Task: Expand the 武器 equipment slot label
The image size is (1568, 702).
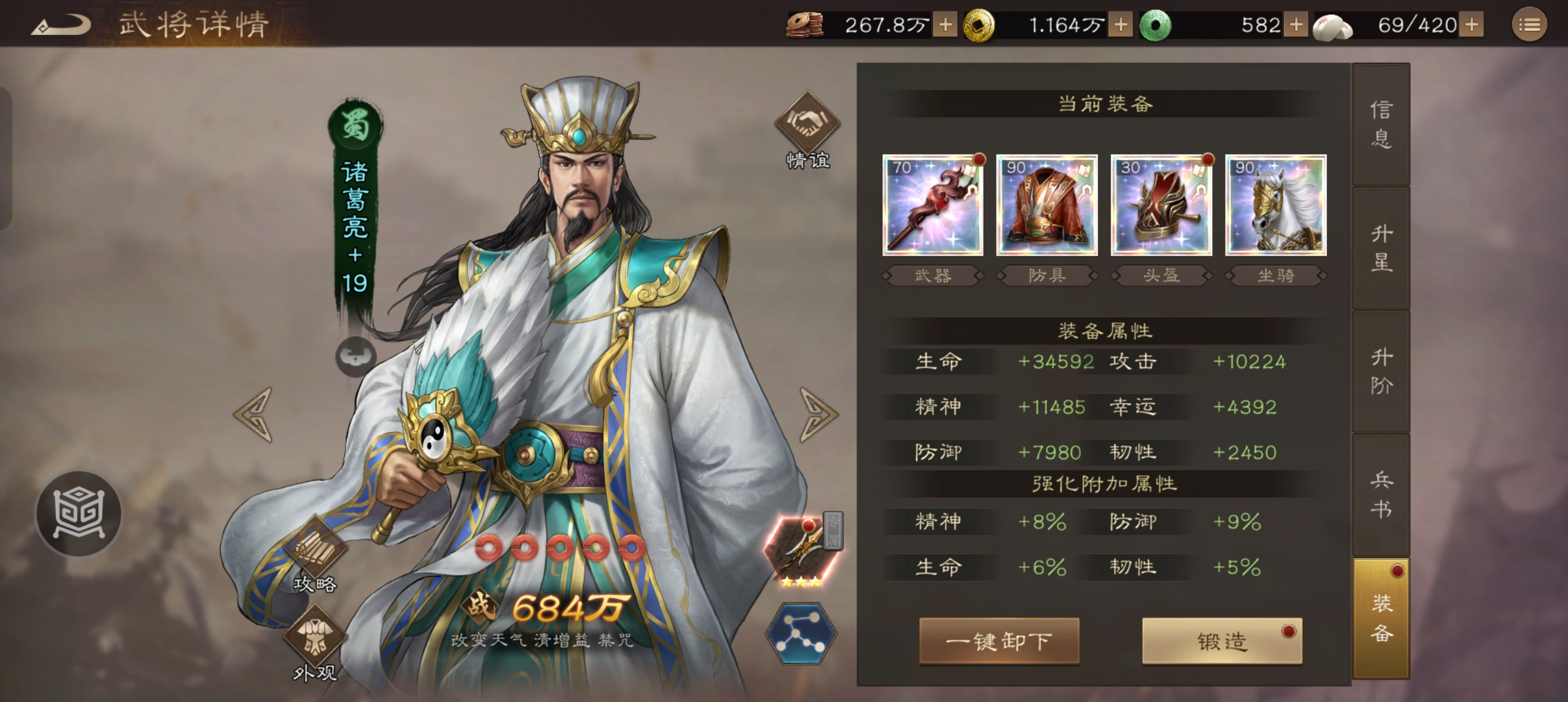Action: coord(933,276)
